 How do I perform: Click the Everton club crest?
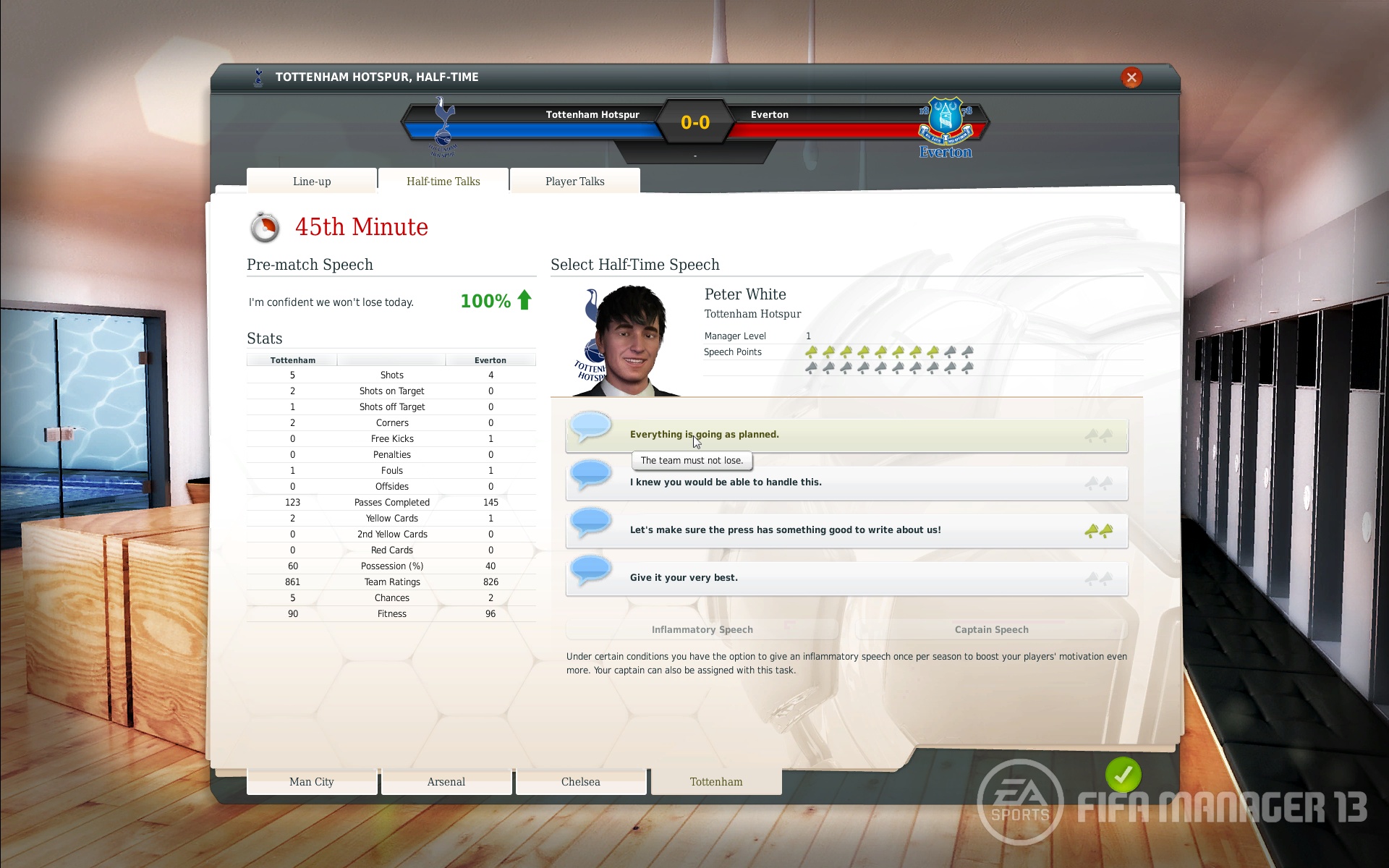point(945,123)
